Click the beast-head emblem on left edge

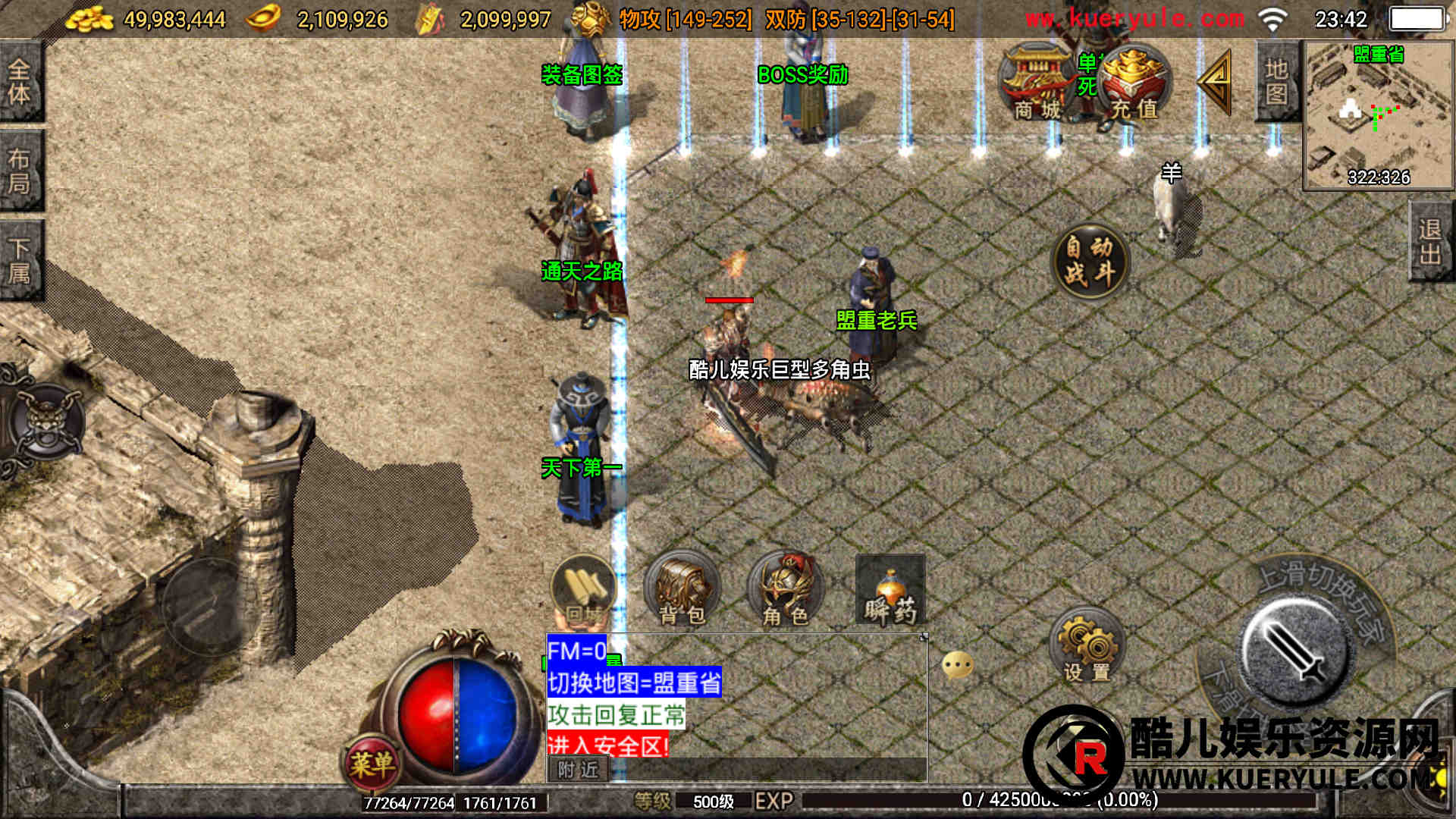47,421
